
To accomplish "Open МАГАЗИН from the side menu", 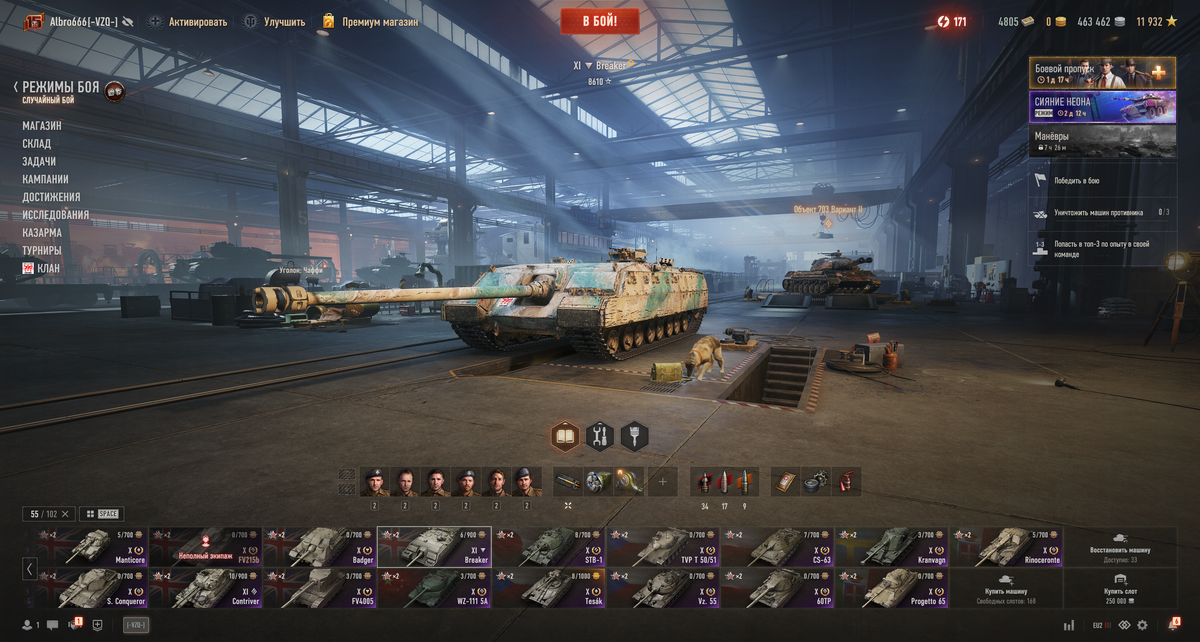I will tap(42, 126).
